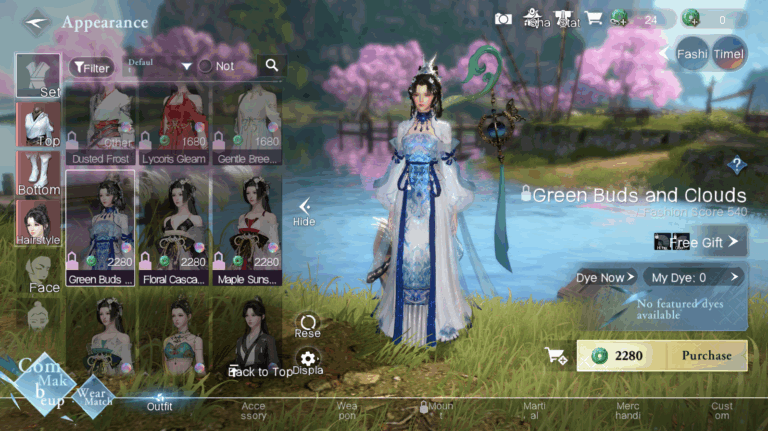Open the camera photo mode
This screenshot has width=768, height=431.
click(x=504, y=18)
